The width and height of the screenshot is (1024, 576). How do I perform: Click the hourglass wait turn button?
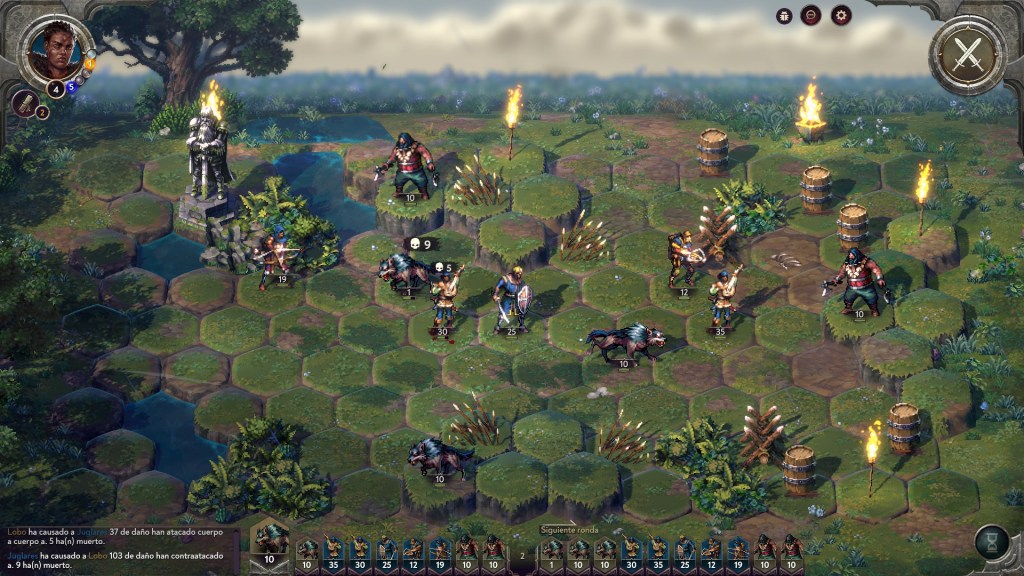click(x=992, y=543)
